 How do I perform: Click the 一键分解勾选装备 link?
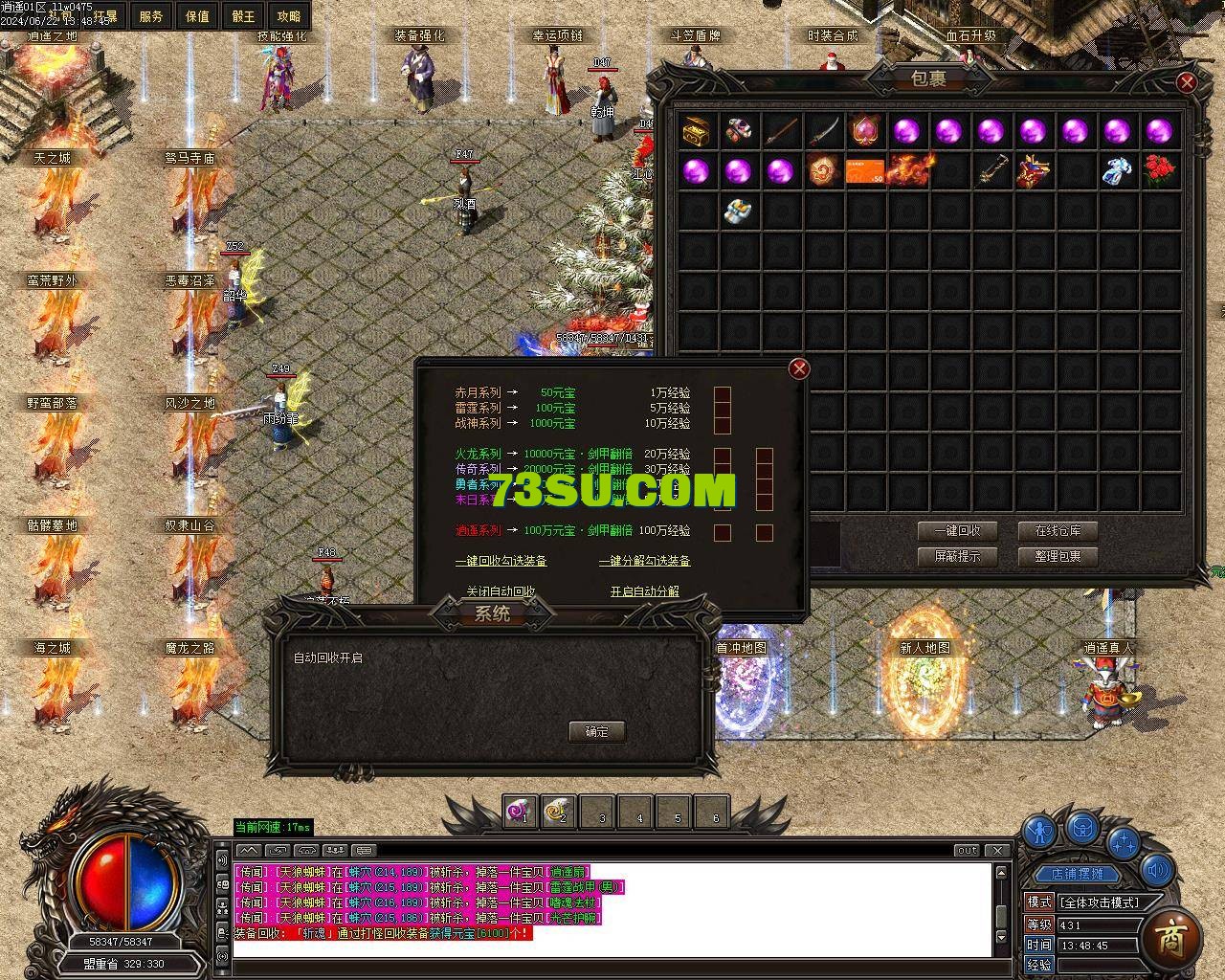tap(644, 561)
